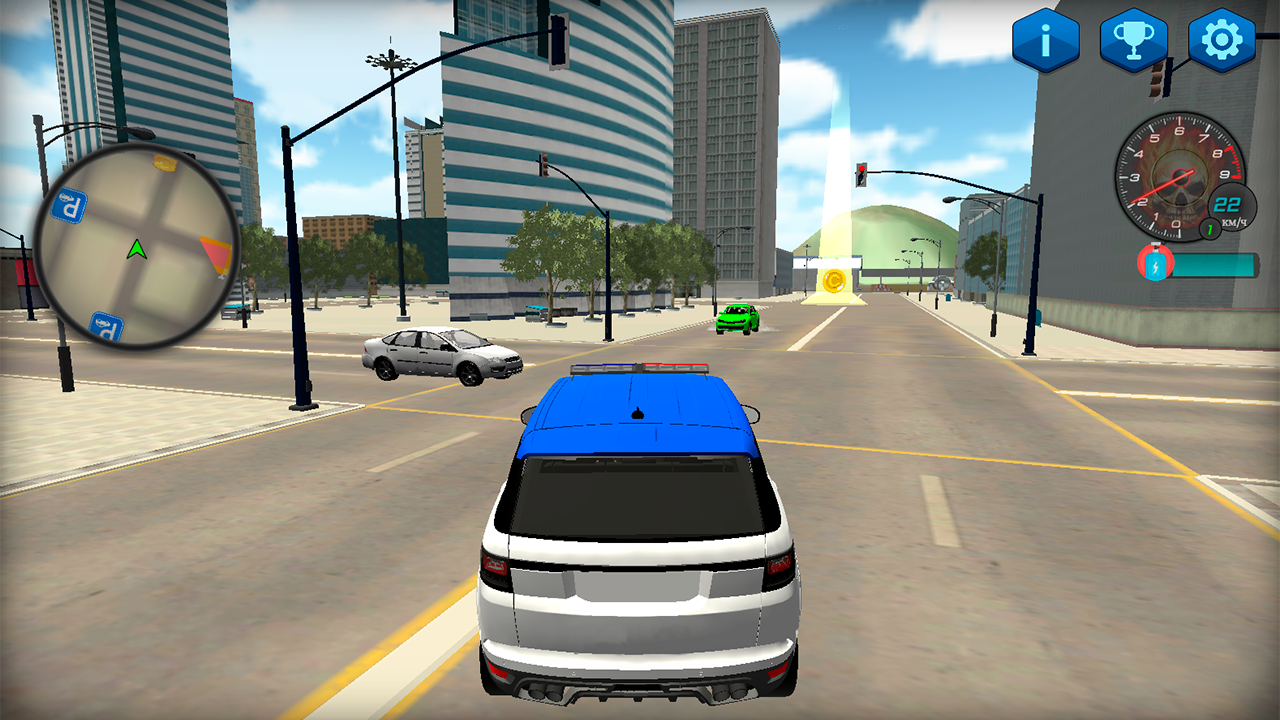Tap the teal boost progress bar
Image resolution: width=1280 pixels, height=720 pixels.
(1215, 264)
